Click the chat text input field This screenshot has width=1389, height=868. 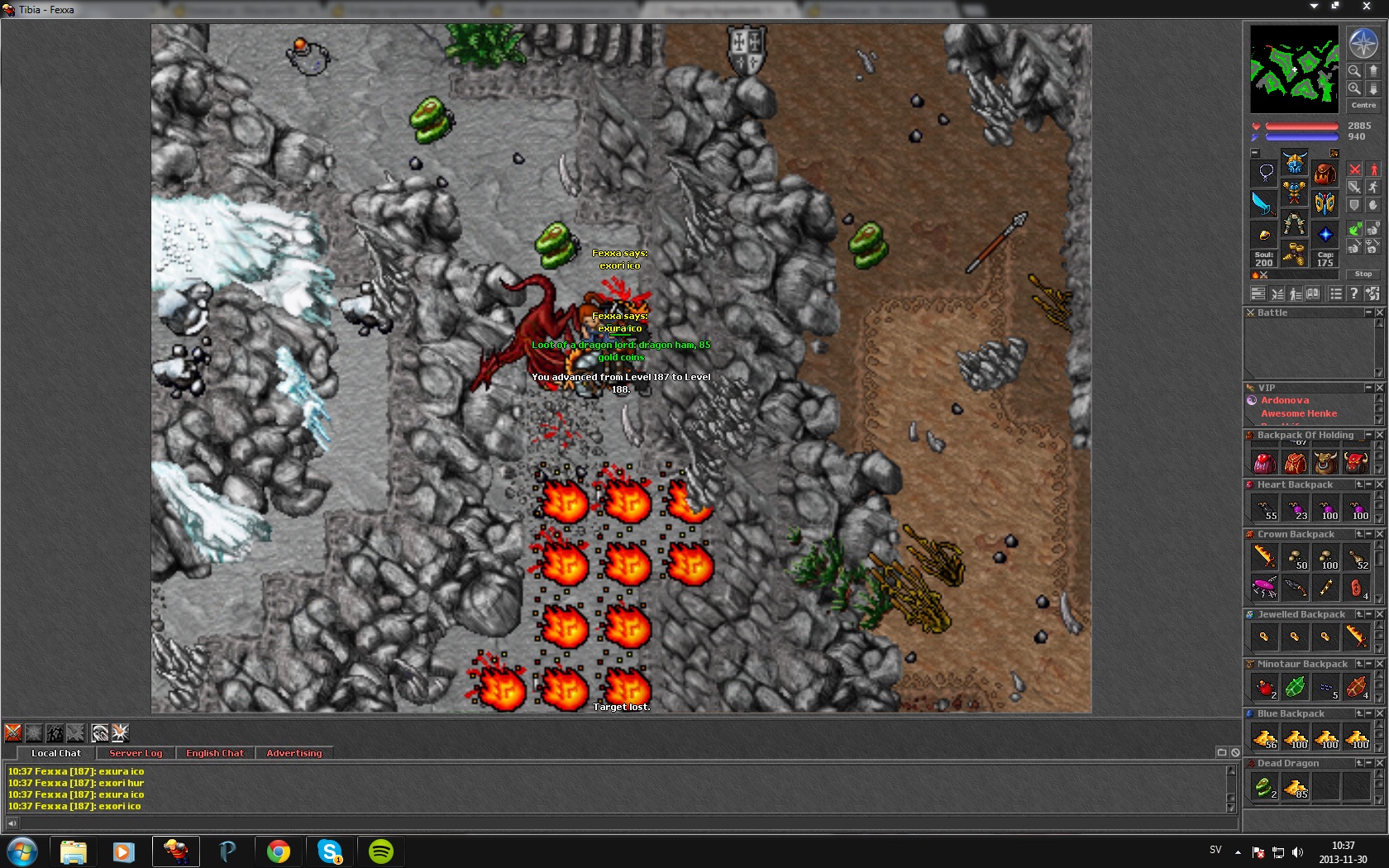(x=620, y=823)
